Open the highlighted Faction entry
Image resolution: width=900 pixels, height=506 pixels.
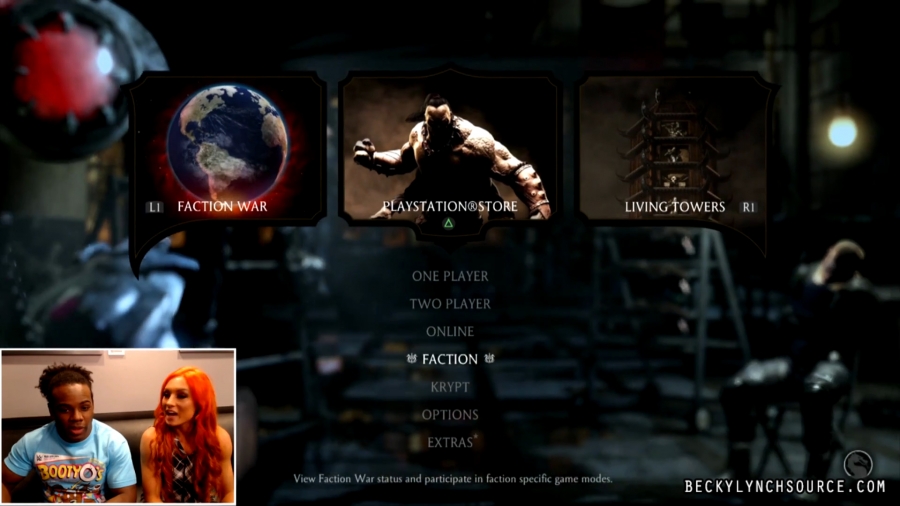450,359
